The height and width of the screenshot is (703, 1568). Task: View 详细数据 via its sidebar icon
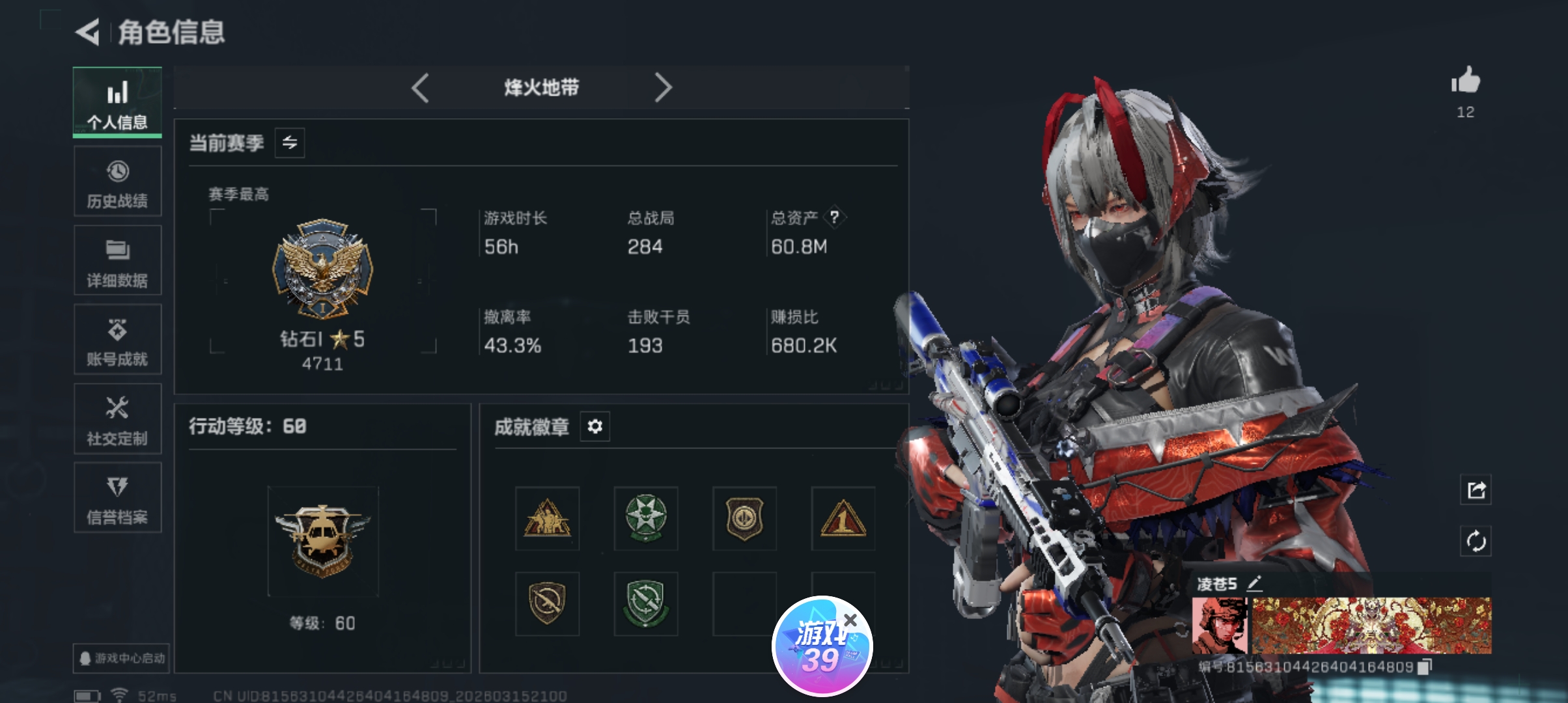(x=117, y=260)
